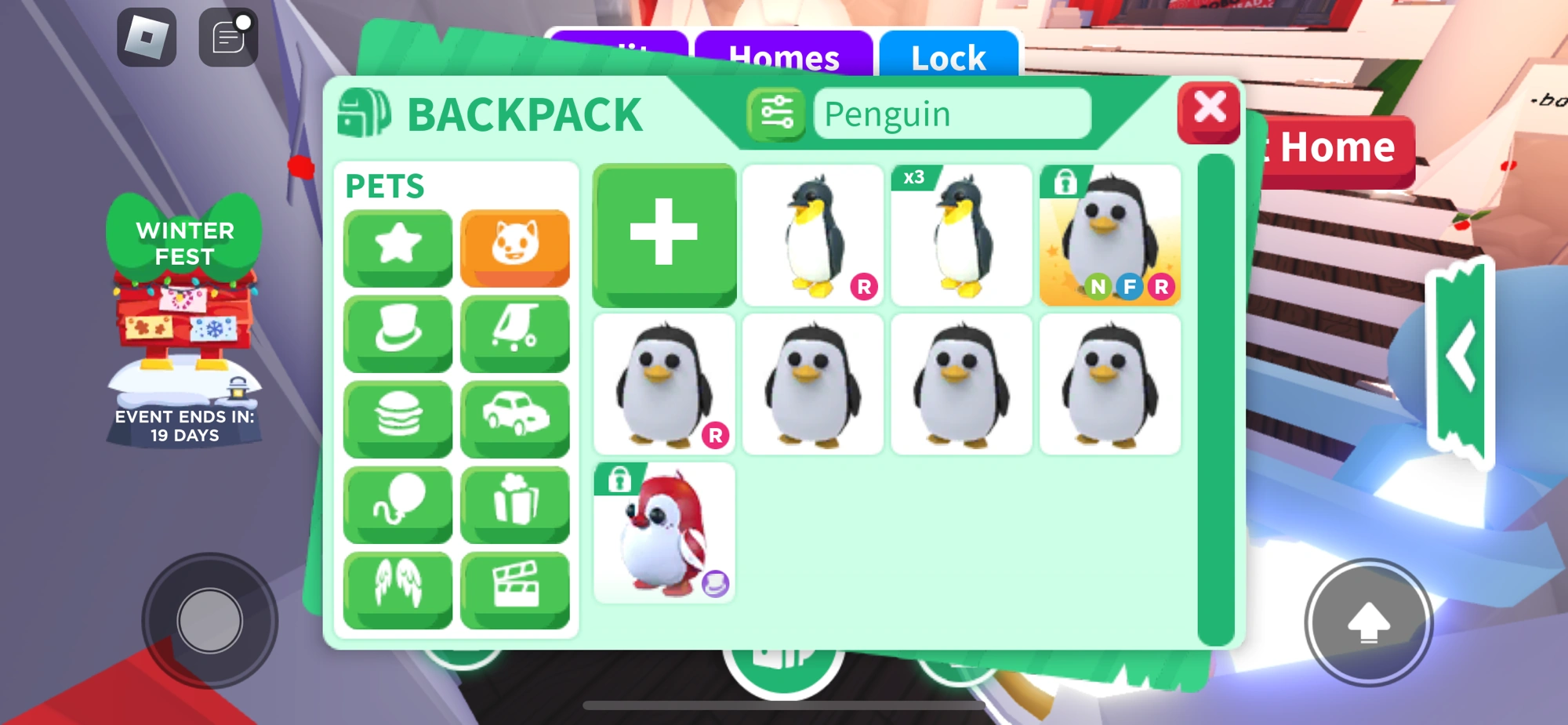Select the star favorites filter in Pets panel
1568x725 pixels.
[397, 248]
